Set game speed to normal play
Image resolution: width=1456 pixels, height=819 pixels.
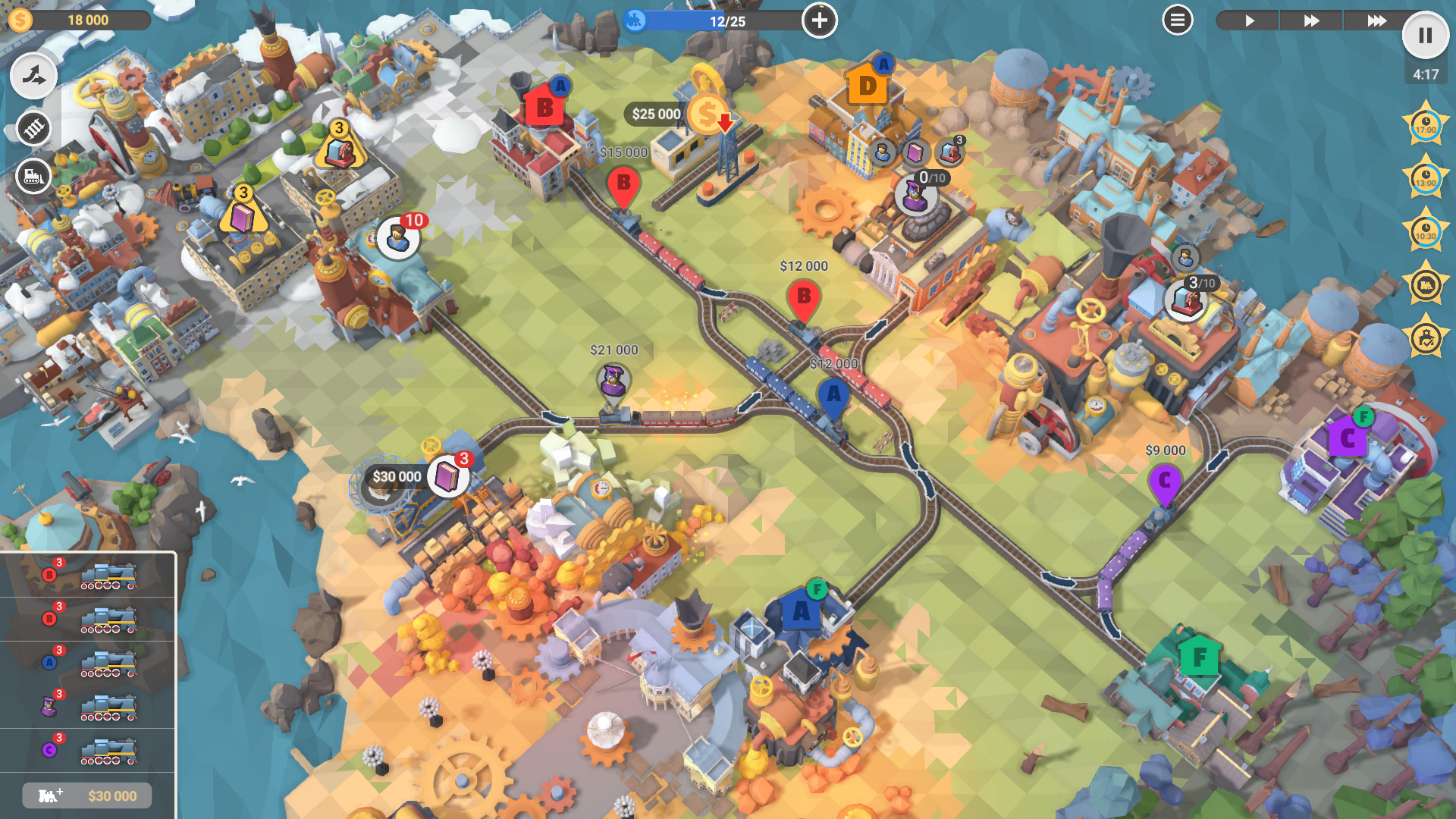point(1249,20)
